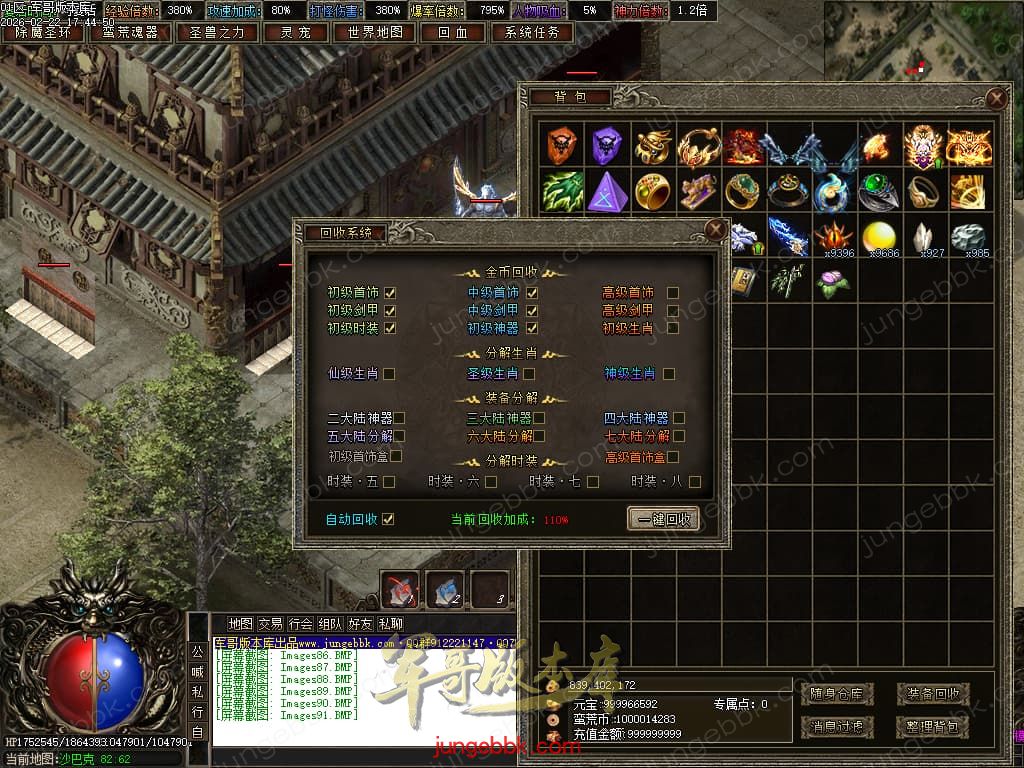The image size is (1024, 768).
Task: Close the 背包 backpack panel
Action: point(996,98)
